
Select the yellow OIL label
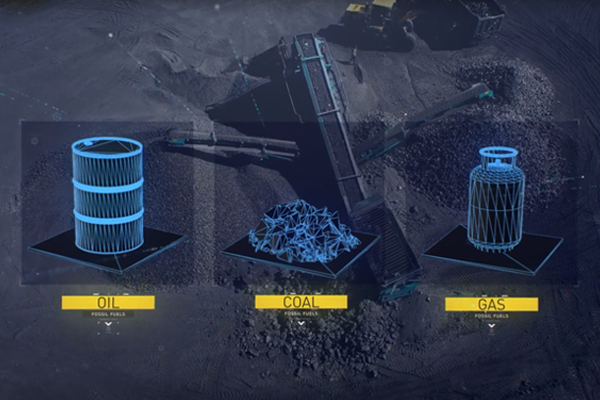(x=108, y=302)
